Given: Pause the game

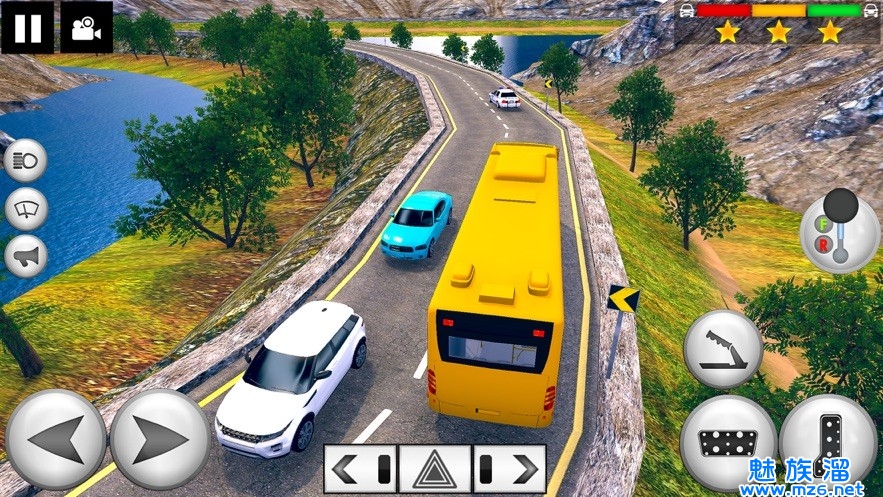Looking at the screenshot, I should click(x=28, y=27).
